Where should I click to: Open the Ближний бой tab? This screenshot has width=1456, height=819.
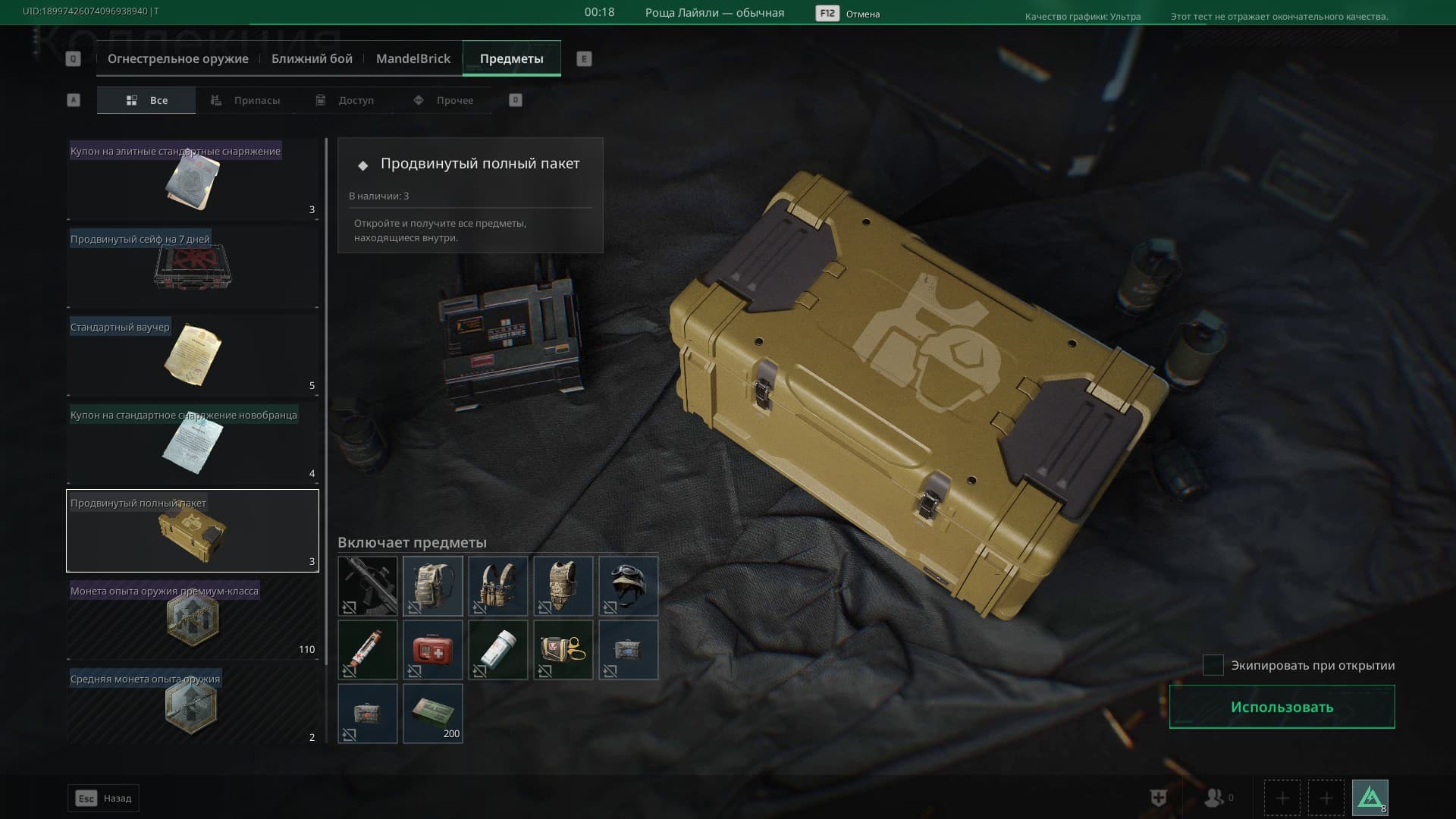click(312, 59)
